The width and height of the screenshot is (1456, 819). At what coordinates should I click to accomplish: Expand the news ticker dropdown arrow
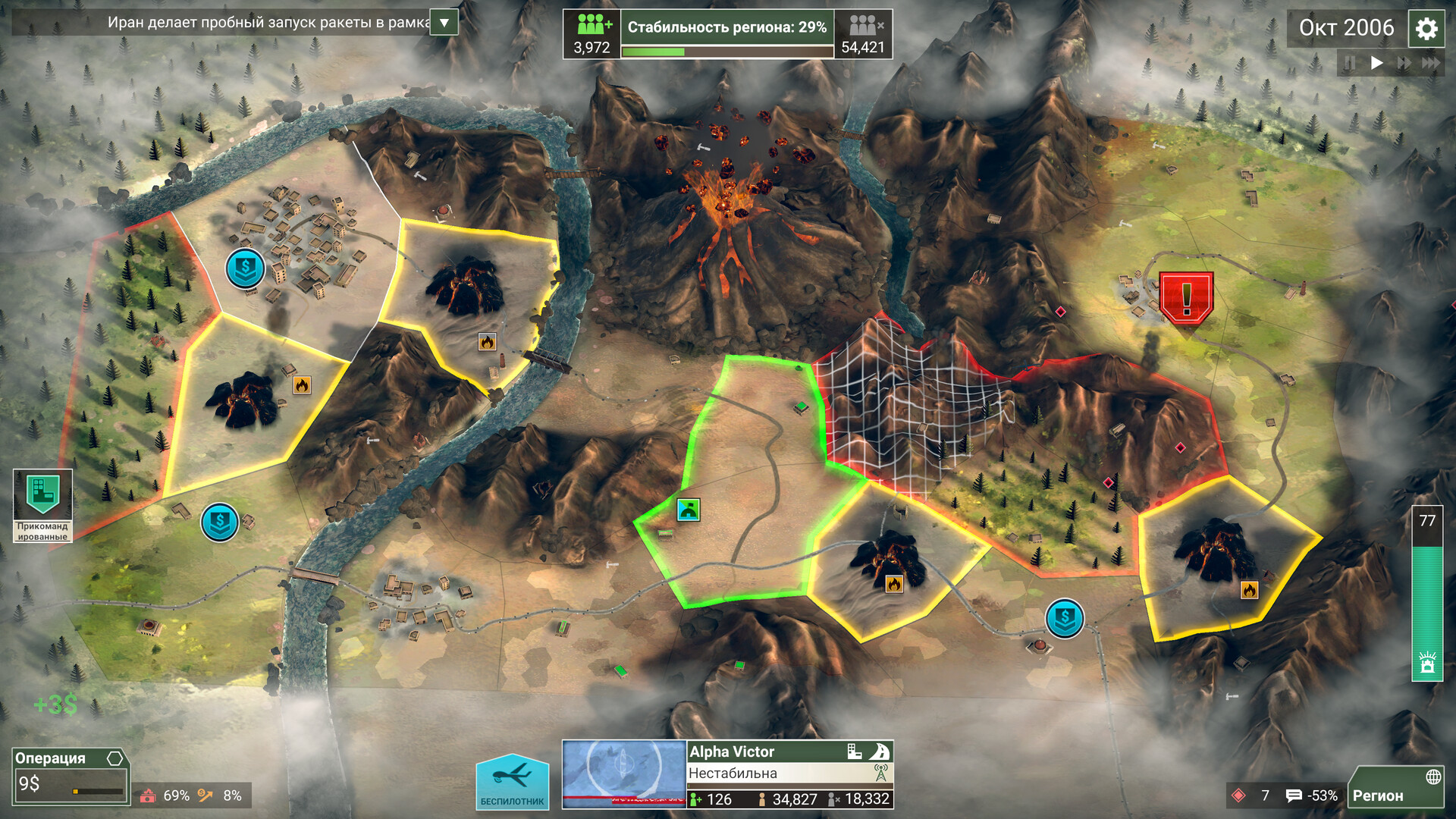[443, 23]
